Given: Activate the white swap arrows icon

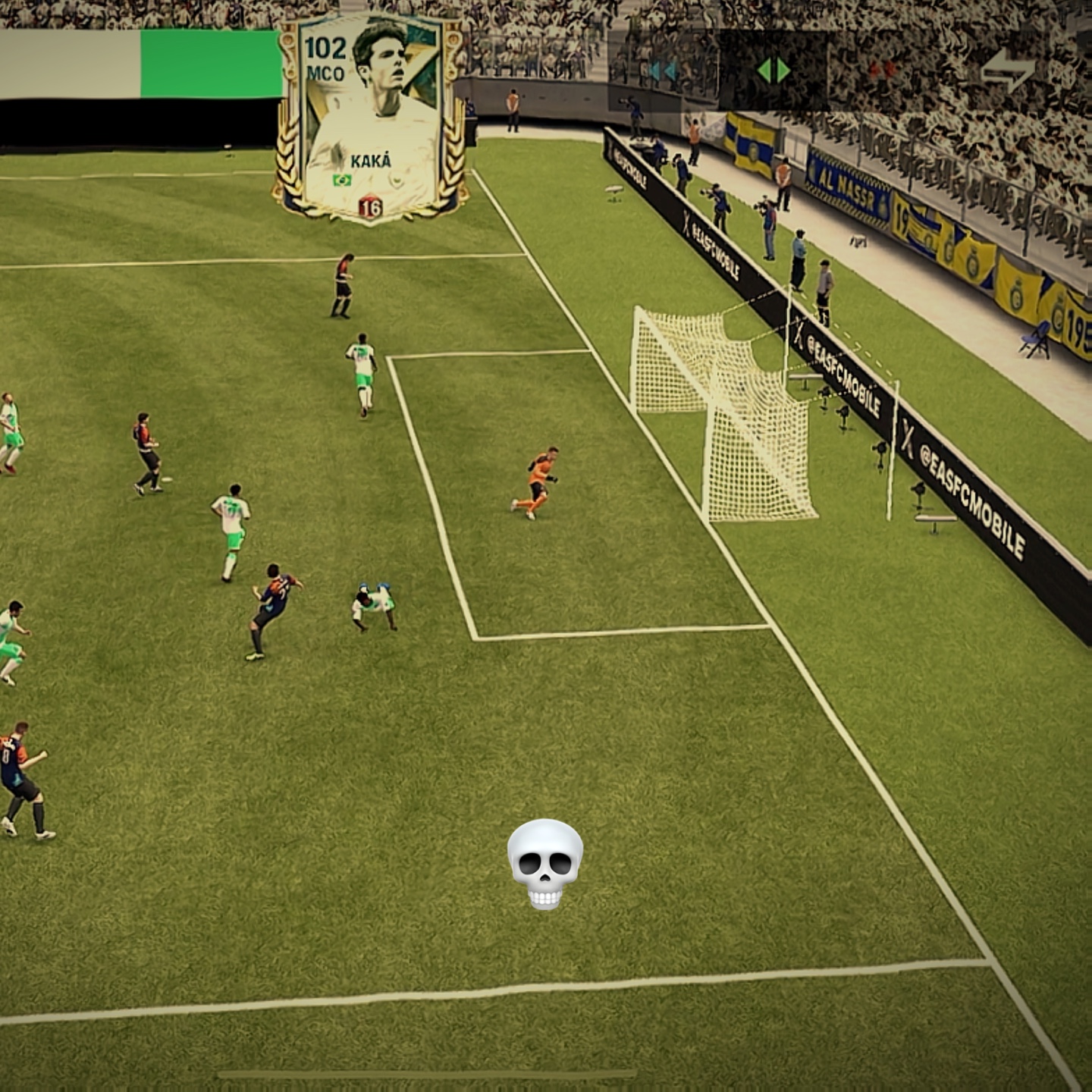Looking at the screenshot, I should (x=1006, y=71).
